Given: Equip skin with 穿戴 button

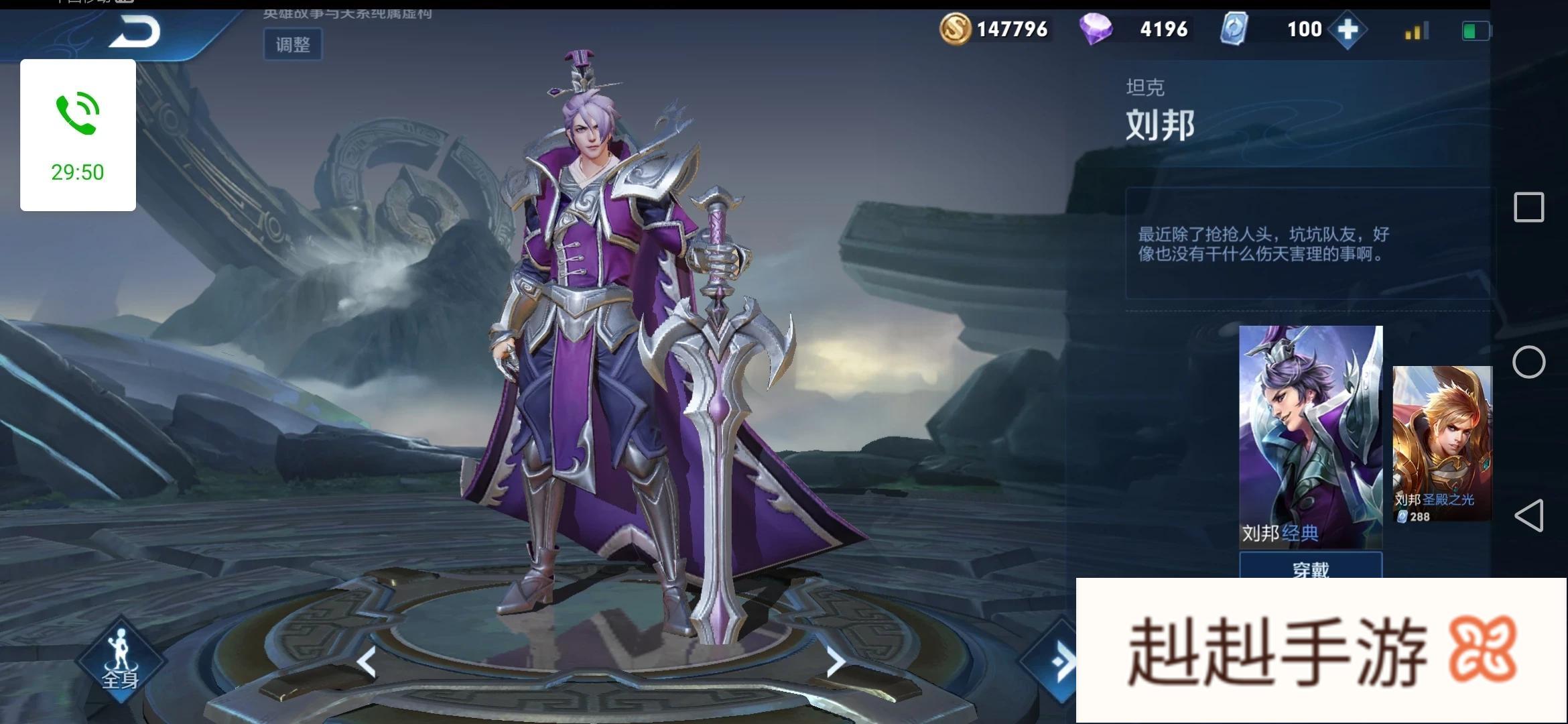Looking at the screenshot, I should click(x=1310, y=566).
